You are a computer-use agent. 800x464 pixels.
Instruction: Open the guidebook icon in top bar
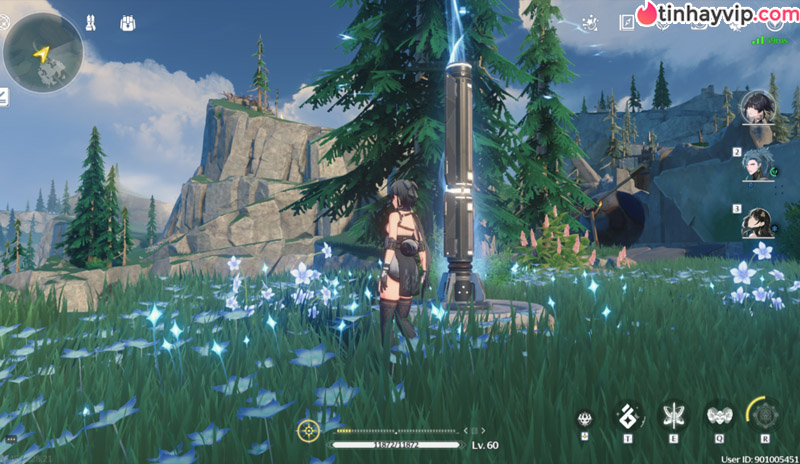[x=627, y=21]
